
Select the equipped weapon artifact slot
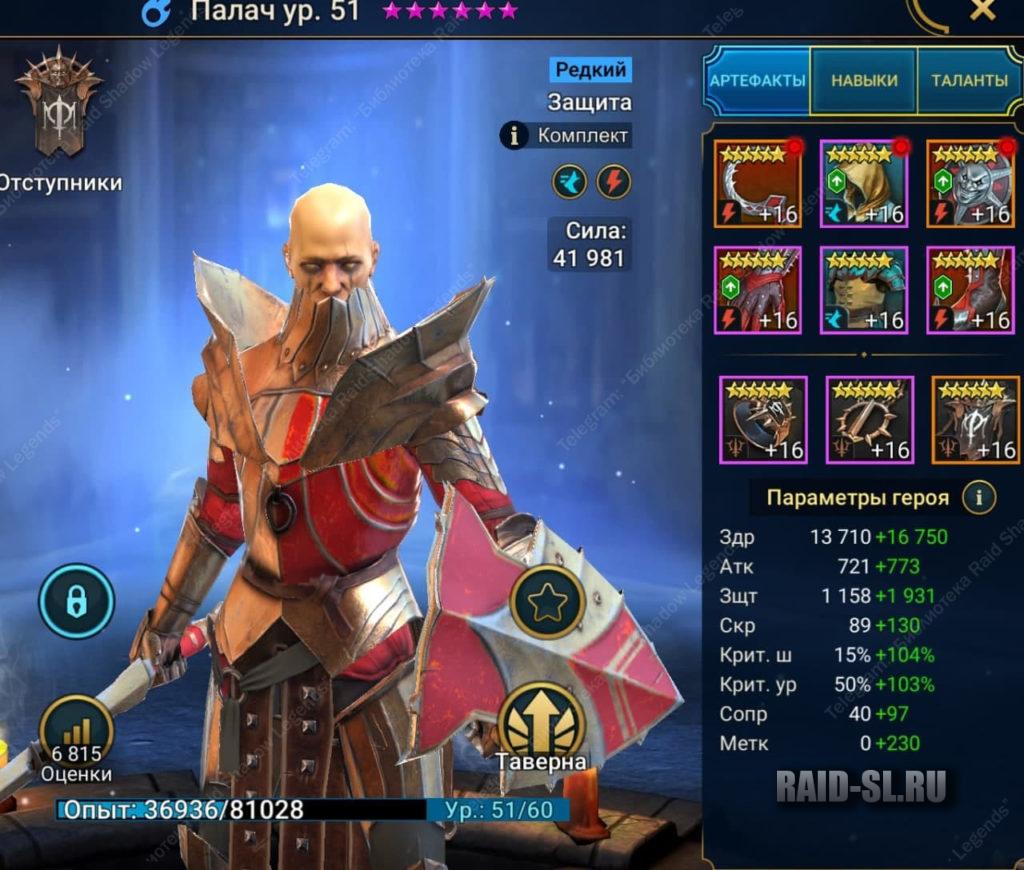[x=758, y=183]
